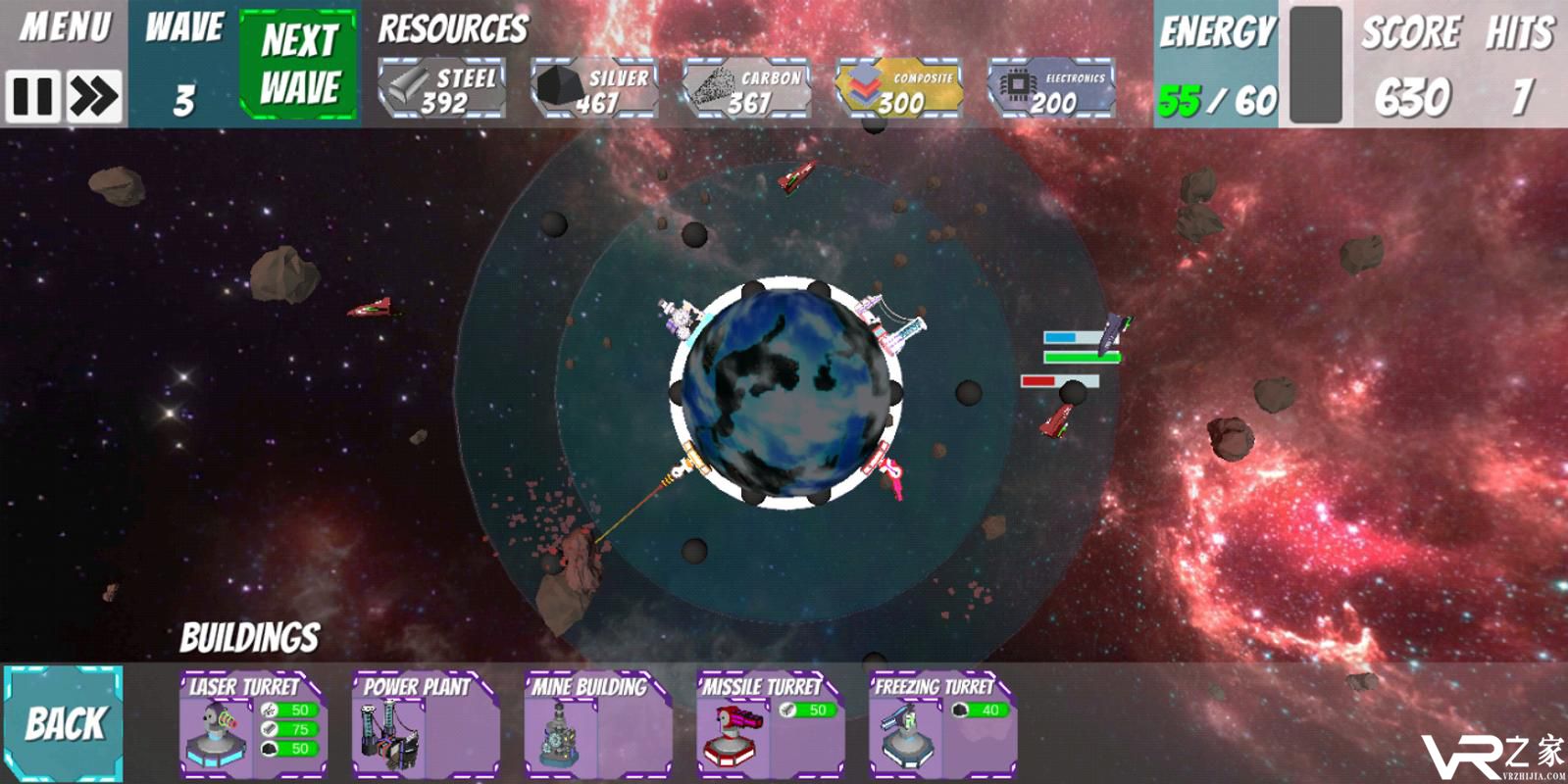
Task: Choose the Freezing Turret building
Action: [x=941, y=725]
